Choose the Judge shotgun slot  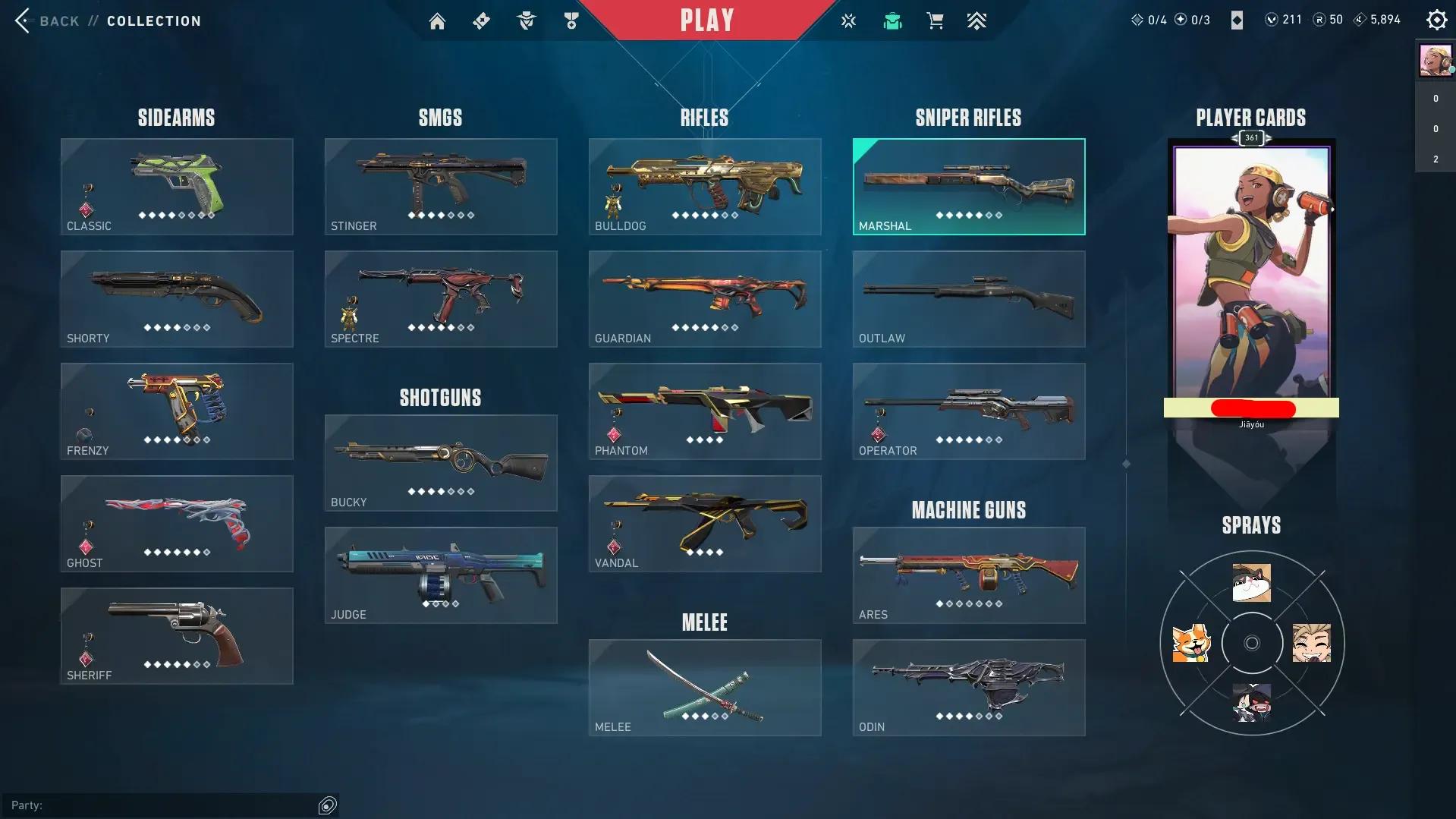click(441, 575)
